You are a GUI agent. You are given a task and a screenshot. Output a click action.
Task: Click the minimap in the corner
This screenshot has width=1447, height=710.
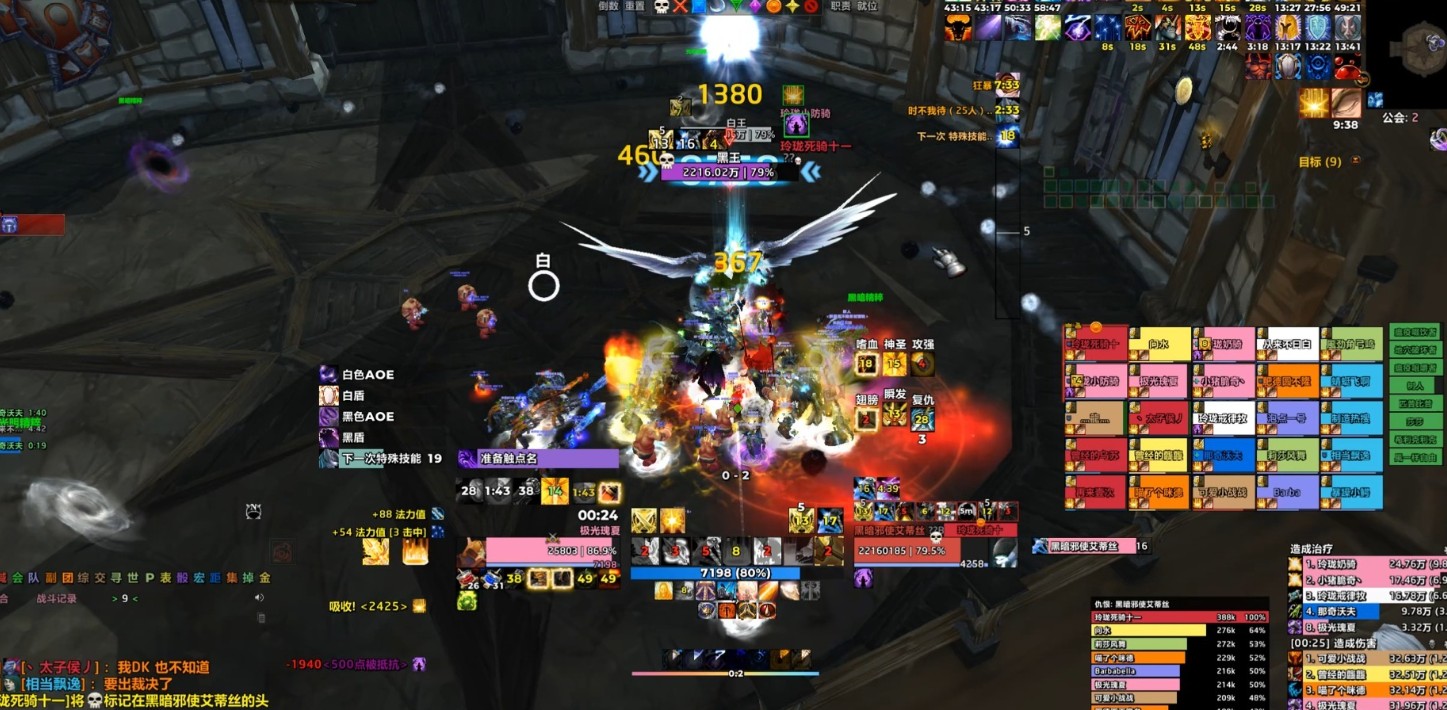pyautogui.click(x=1420, y=45)
